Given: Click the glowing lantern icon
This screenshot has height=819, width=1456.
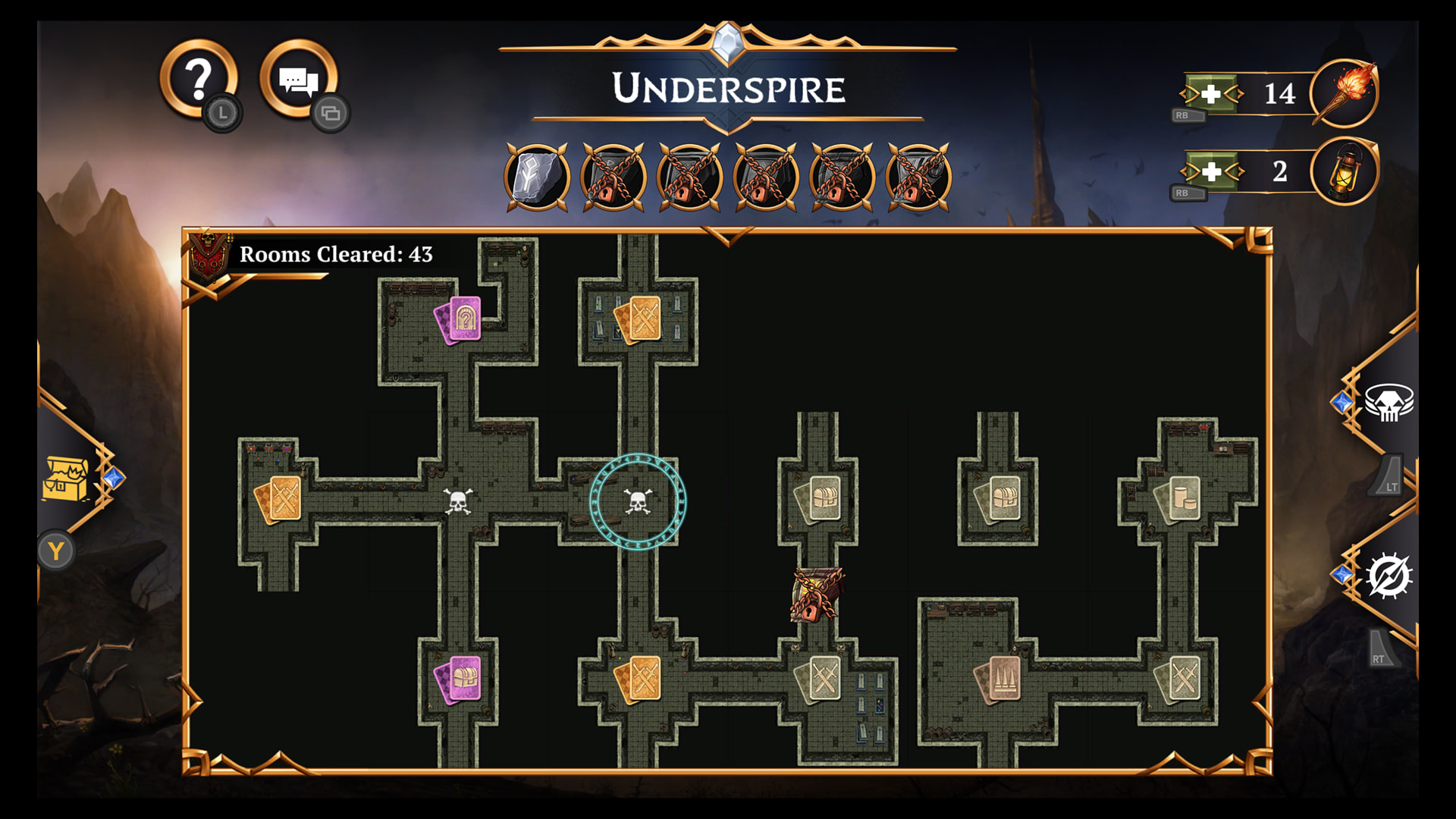Looking at the screenshot, I should pyautogui.click(x=1345, y=171).
